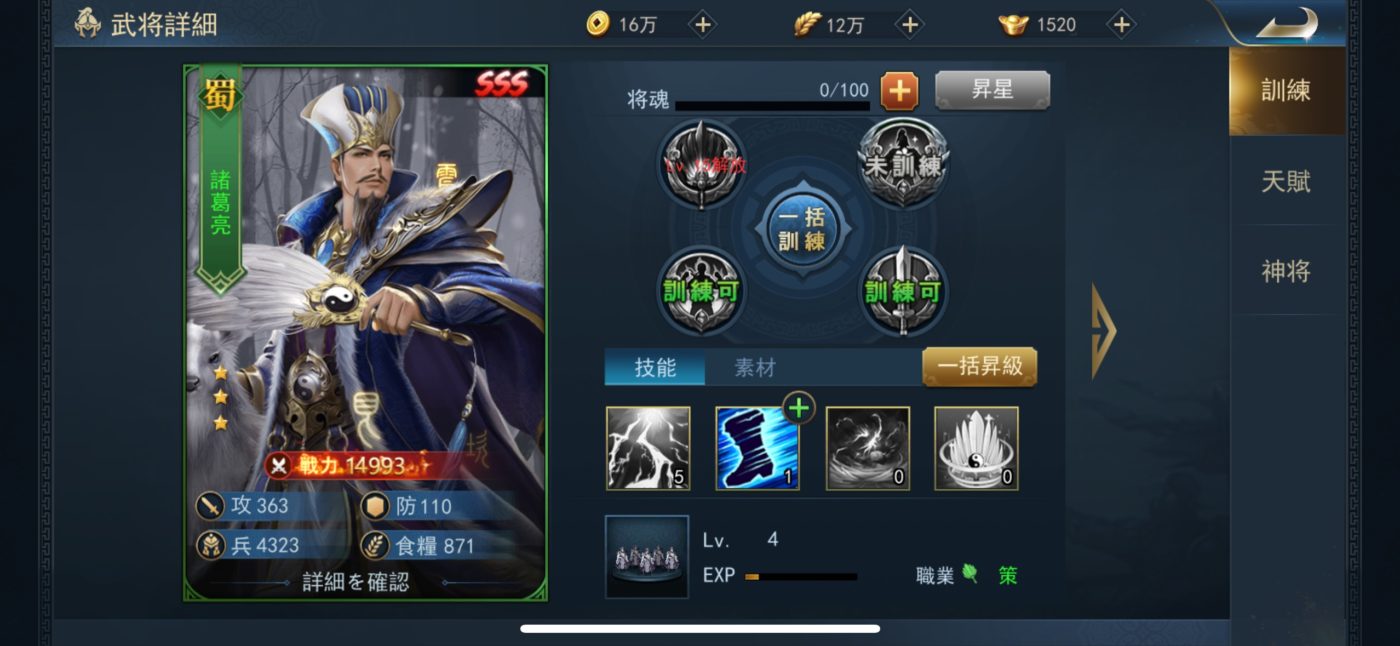Select the yin-yang crown skill icon
Image resolution: width=1400 pixels, height=646 pixels.
tap(976, 448)
